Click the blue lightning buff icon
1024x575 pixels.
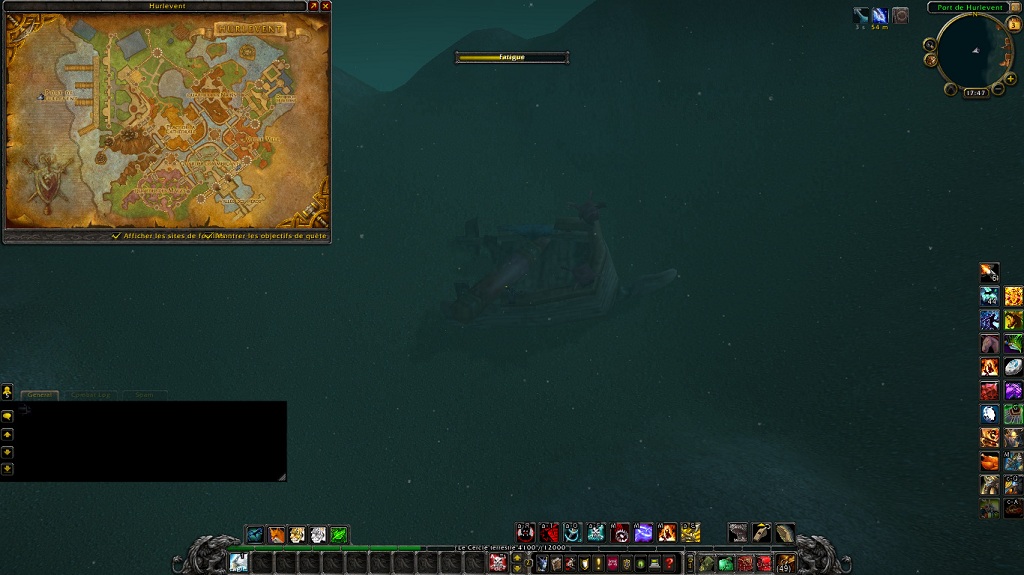click(x=879, y=15)
